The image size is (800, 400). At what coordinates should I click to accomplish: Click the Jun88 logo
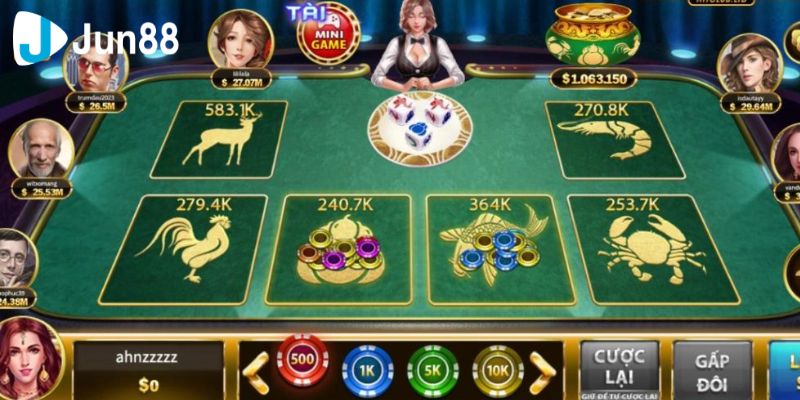(x=95, y=37)
